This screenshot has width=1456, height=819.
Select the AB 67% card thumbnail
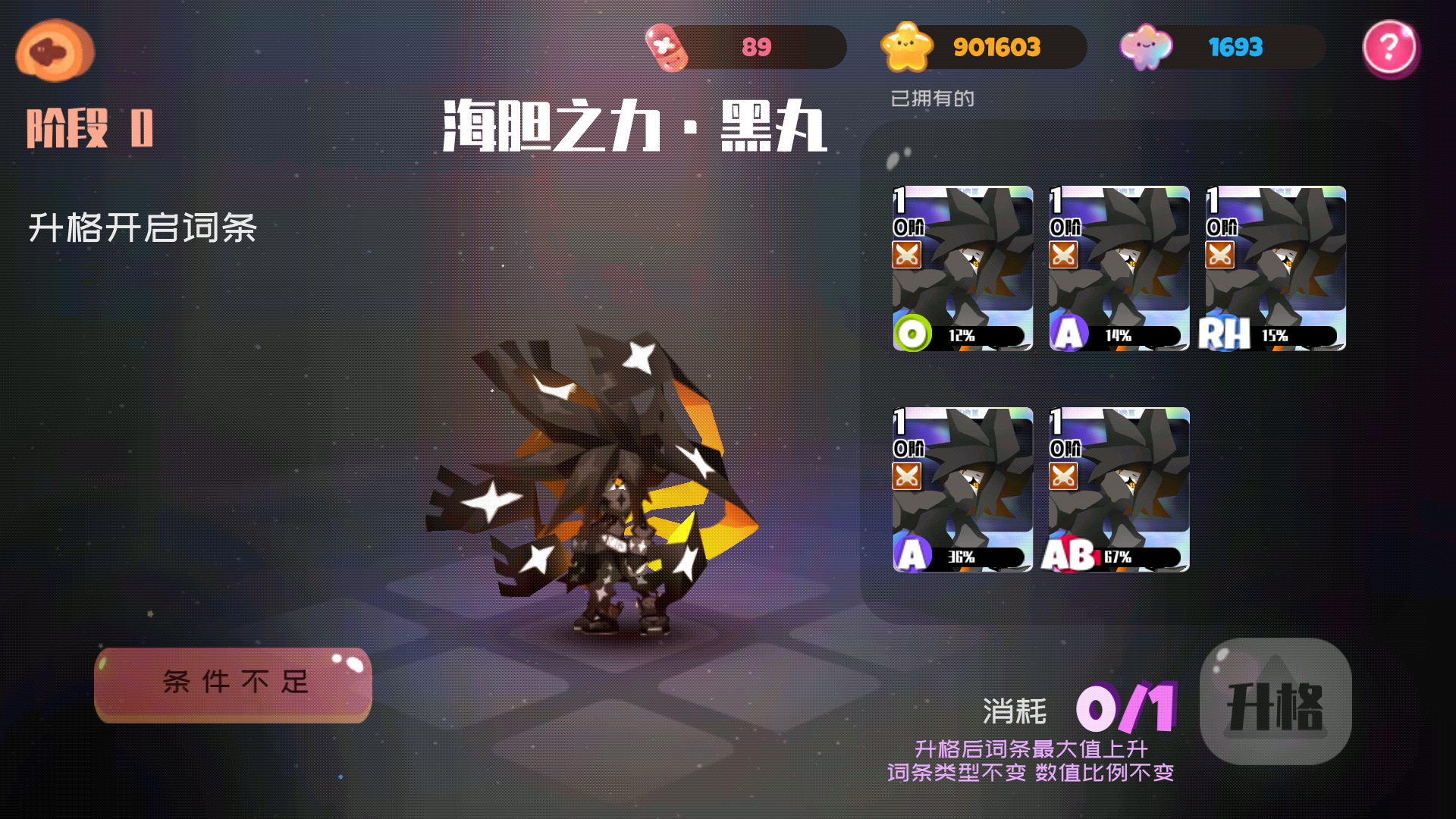tap(1116, 489)
